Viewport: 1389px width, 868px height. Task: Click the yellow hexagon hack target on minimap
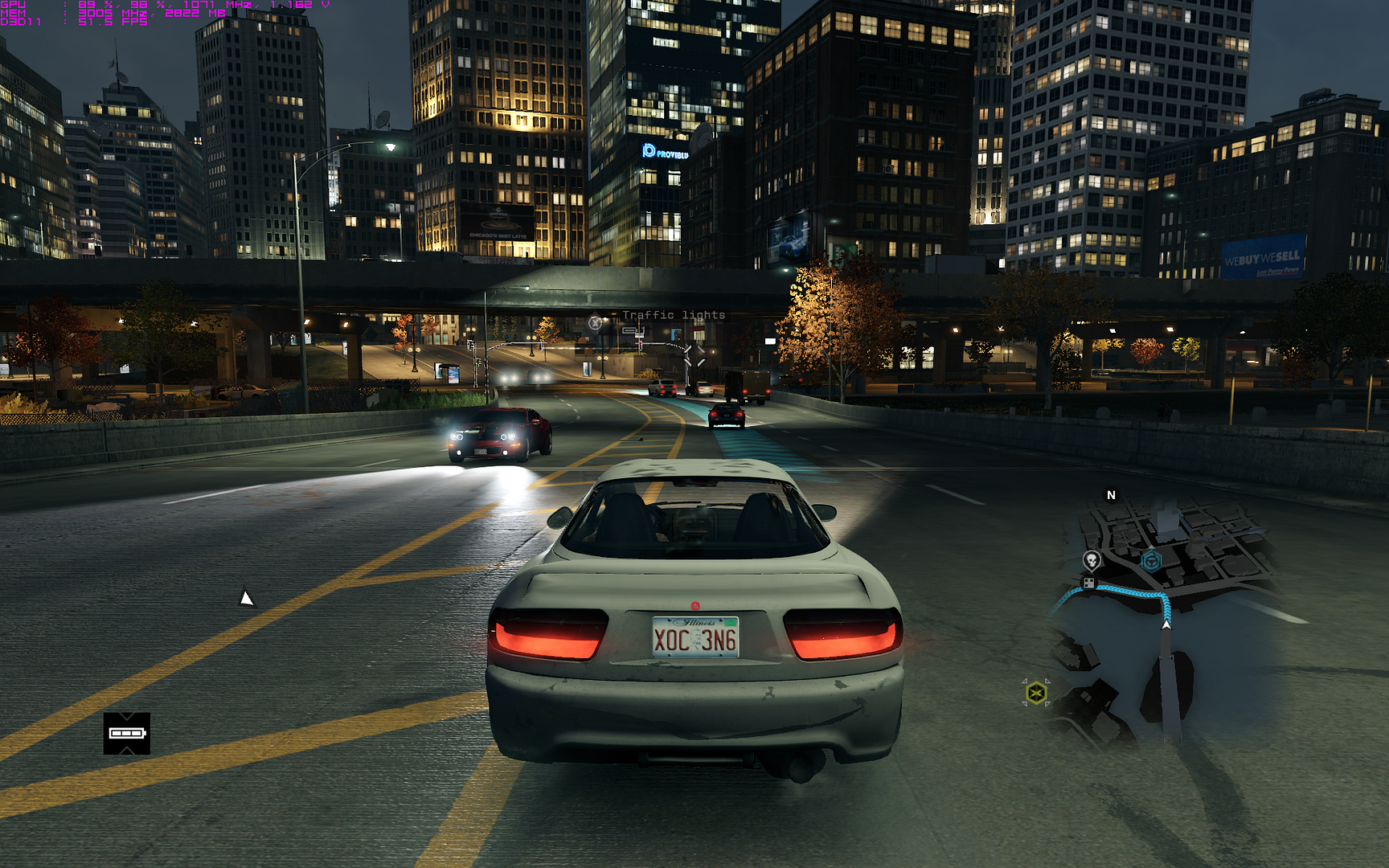[1036, 691]
